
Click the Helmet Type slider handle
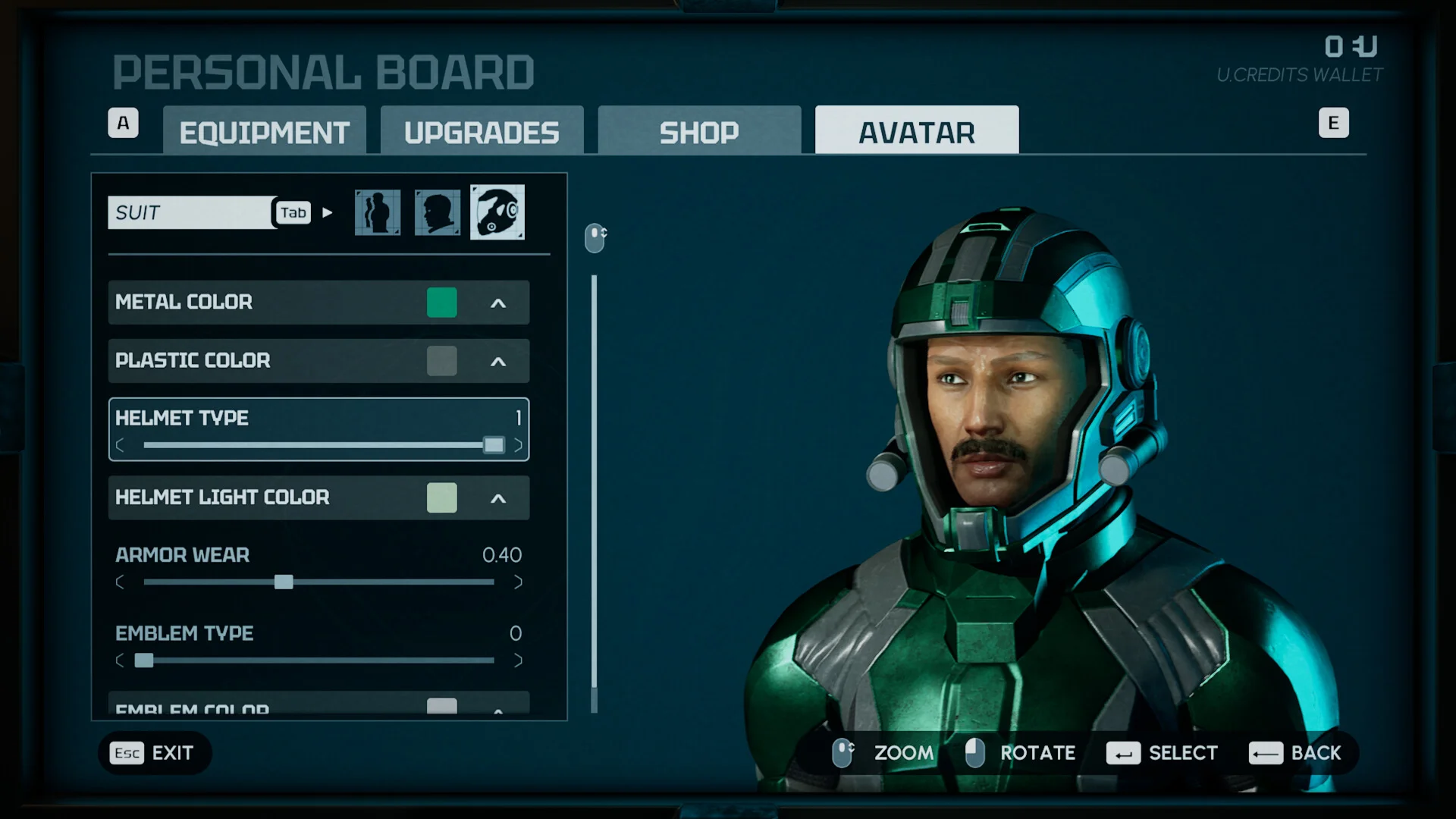(494, 445)
